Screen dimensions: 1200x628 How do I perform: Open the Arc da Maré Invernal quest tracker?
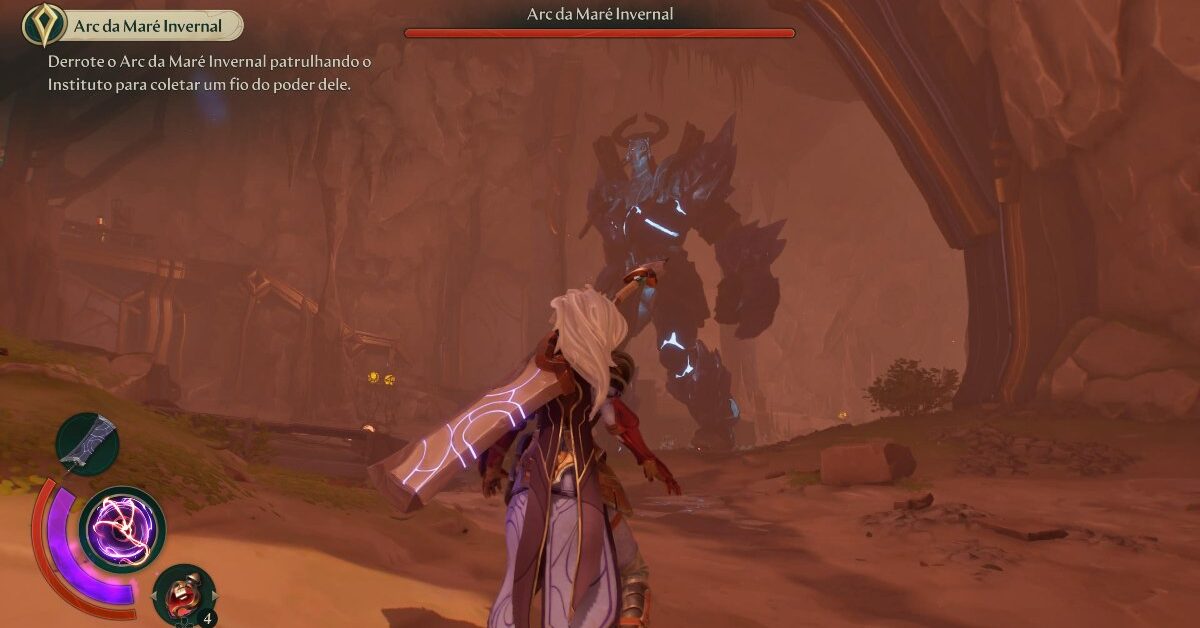133,26
